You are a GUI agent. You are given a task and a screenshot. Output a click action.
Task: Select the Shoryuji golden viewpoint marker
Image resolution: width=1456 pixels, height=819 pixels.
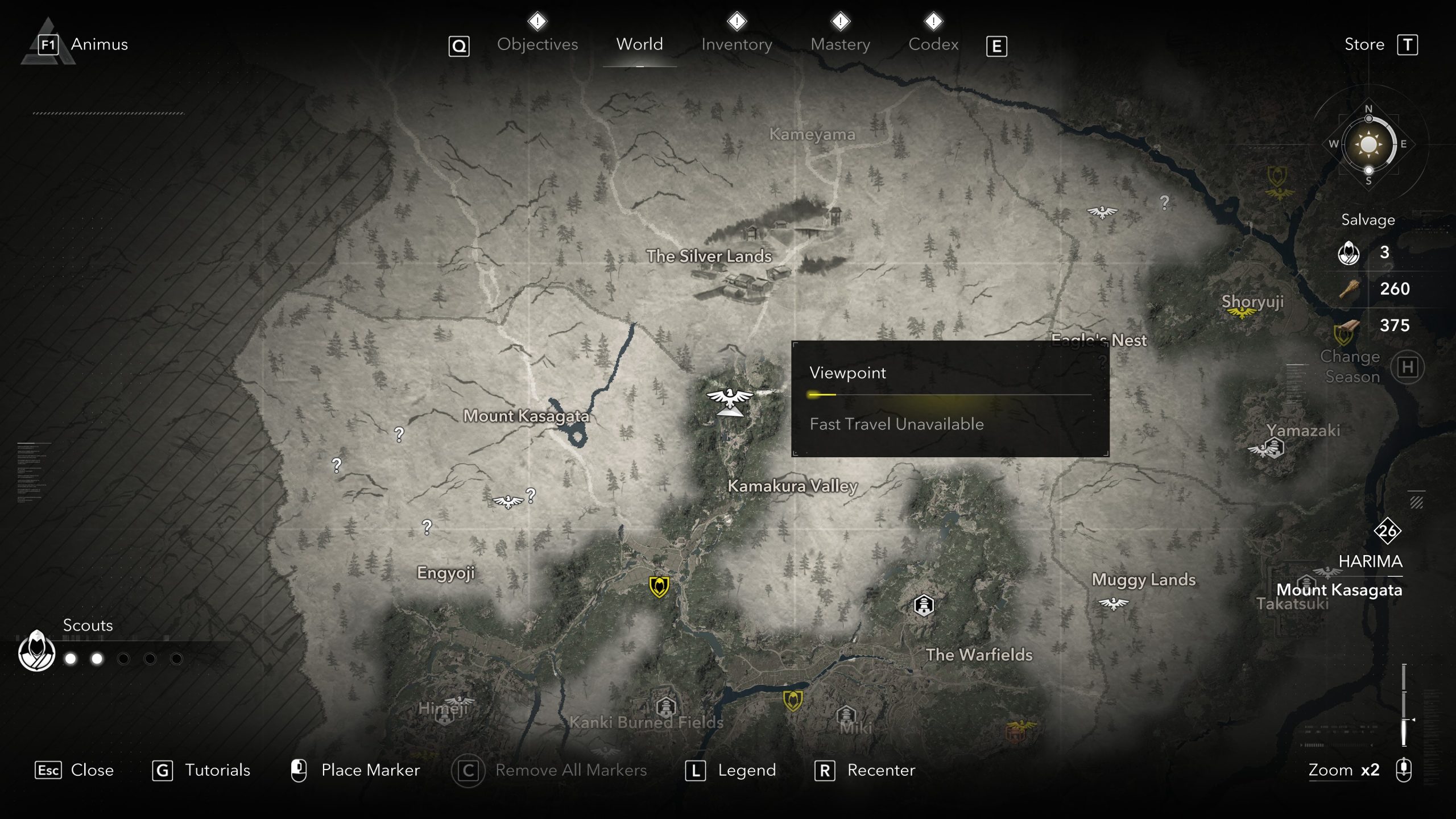click(1241, 313)
